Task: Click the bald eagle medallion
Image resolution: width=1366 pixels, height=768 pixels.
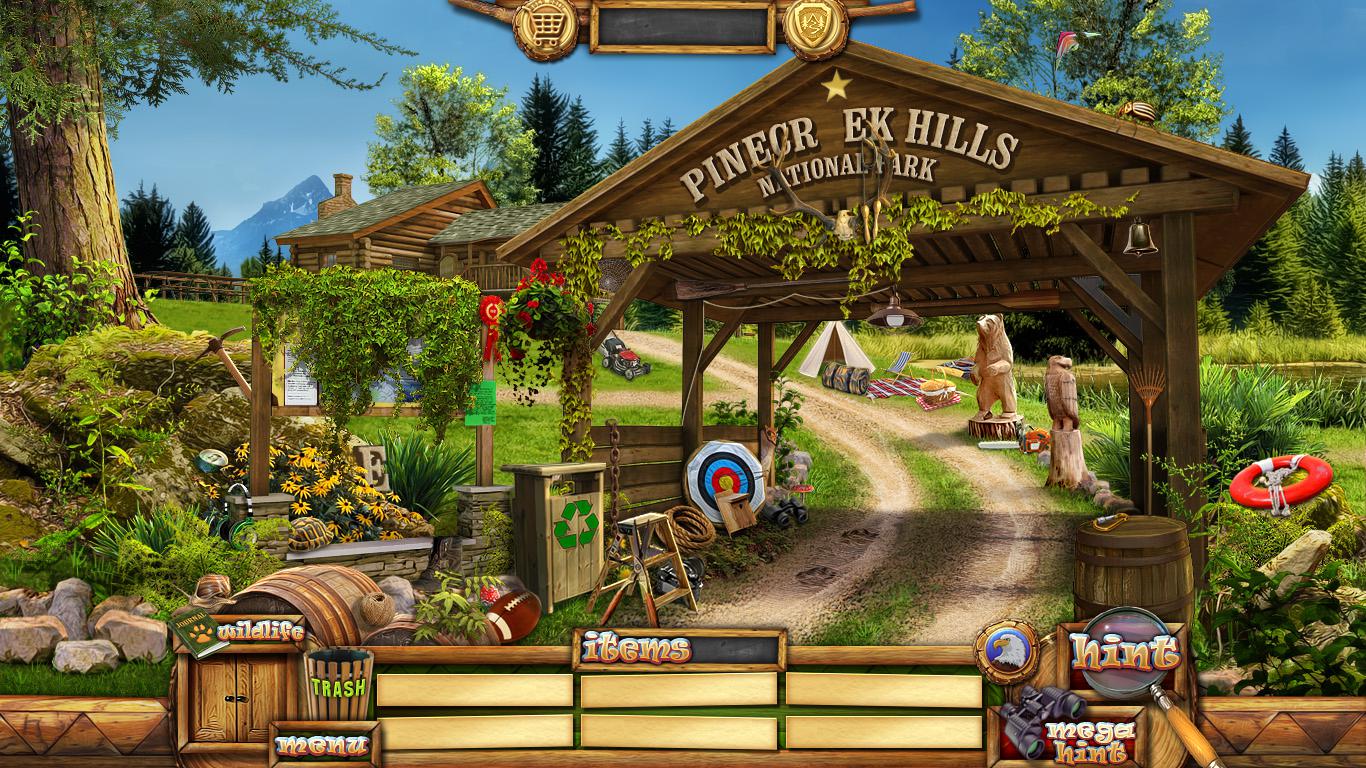Action: tap(1006, 653)
